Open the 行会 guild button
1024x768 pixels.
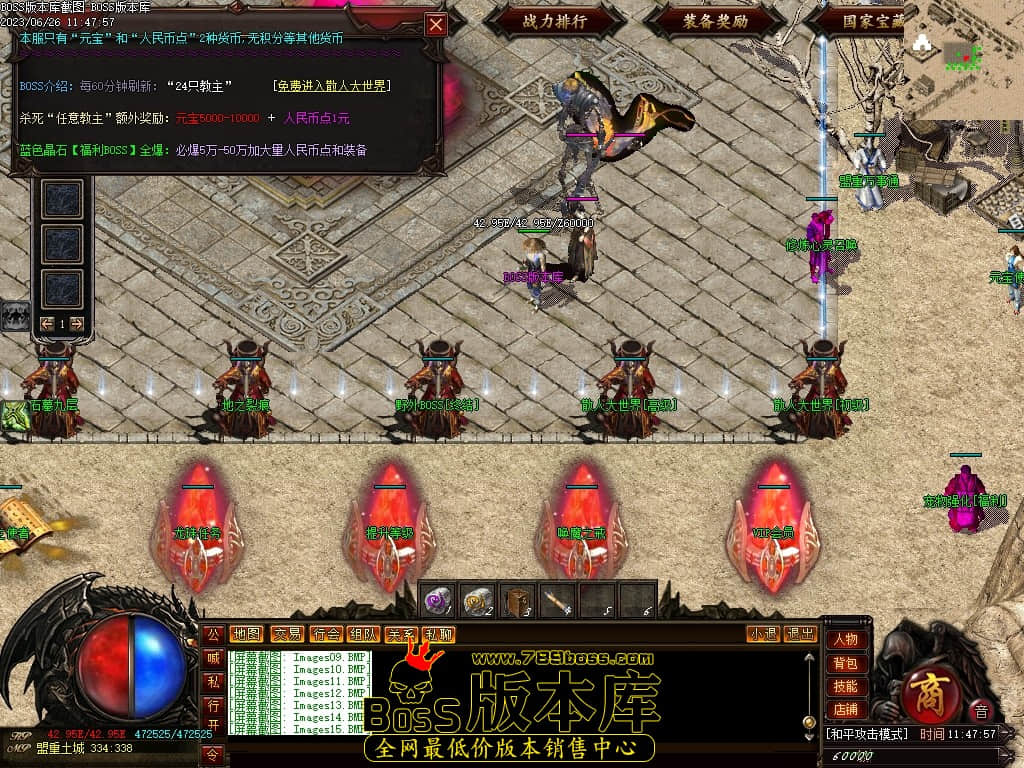[326, 634]
